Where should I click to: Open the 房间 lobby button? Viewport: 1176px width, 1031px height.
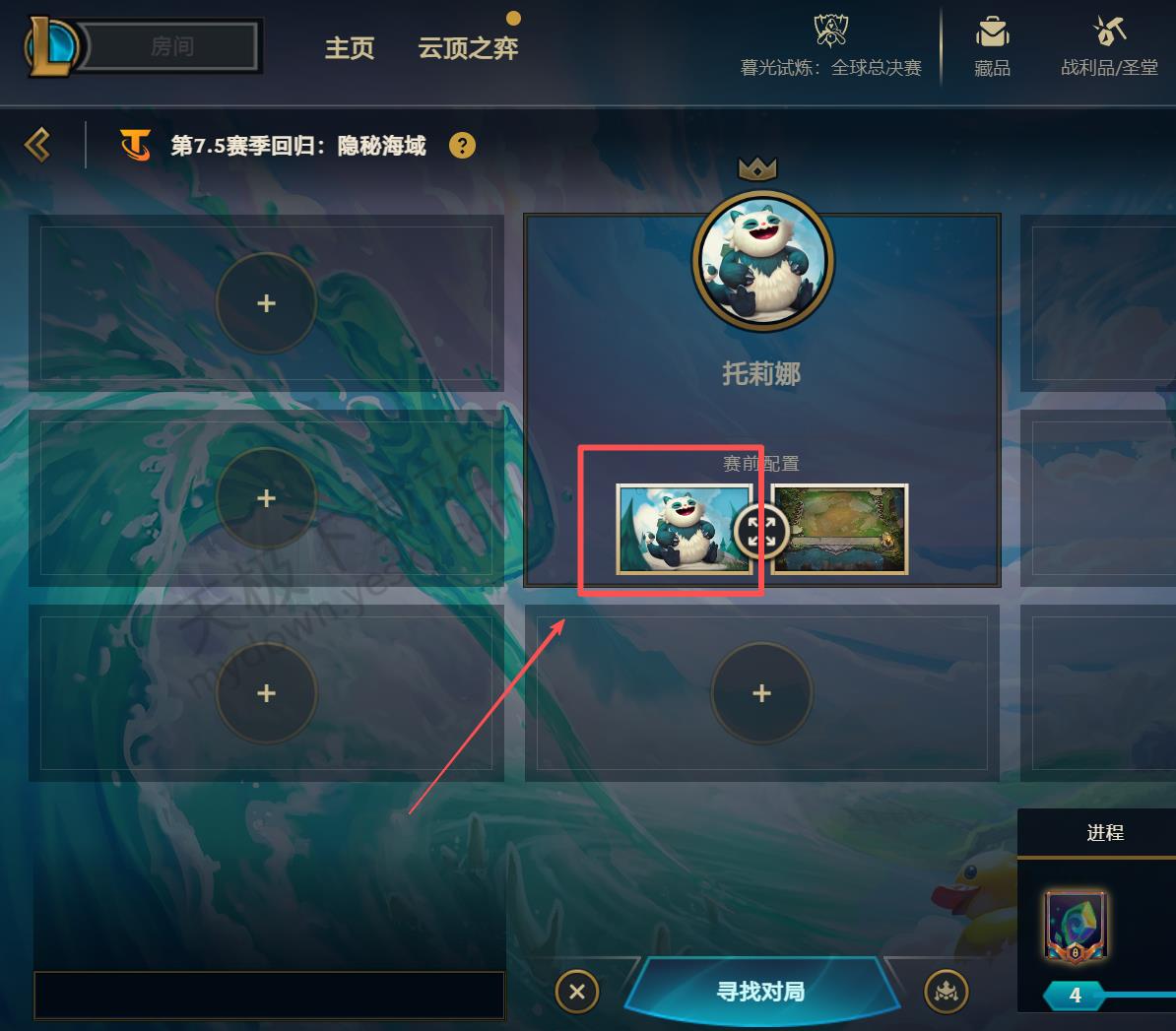[172, 46]
